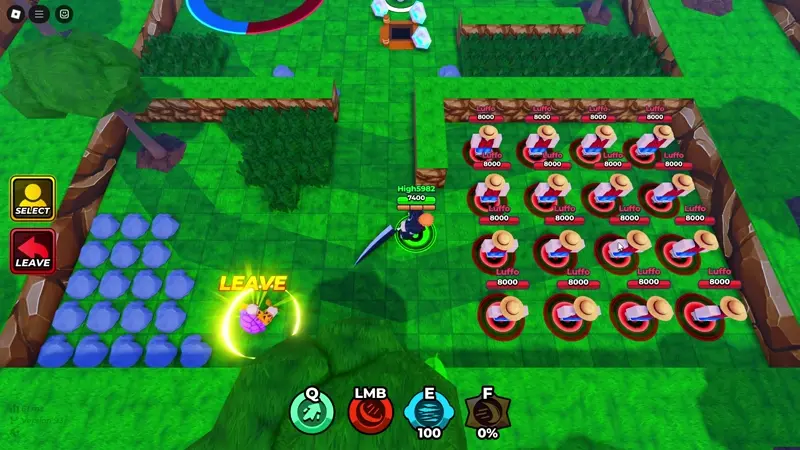800x450 pixels.
Task: Open the yellow SELECT character button
Action: click(x=33, y=198)
